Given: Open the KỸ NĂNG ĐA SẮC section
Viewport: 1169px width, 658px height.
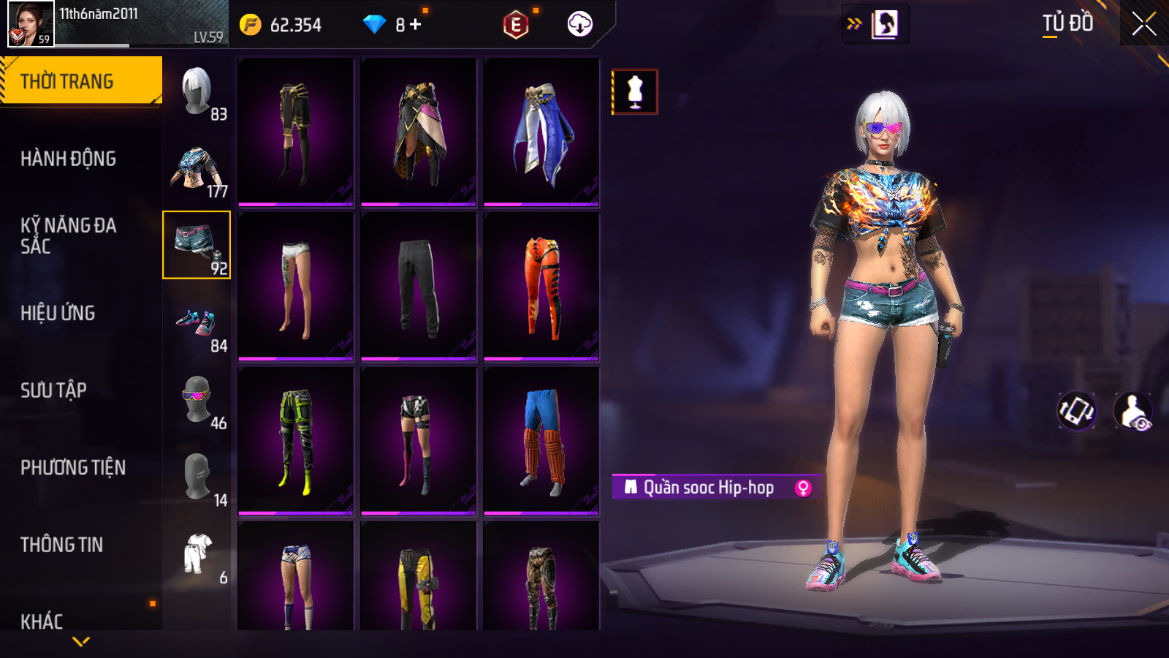Looking at the screenshot, I should pyautogui.click(x=68, y=235).
